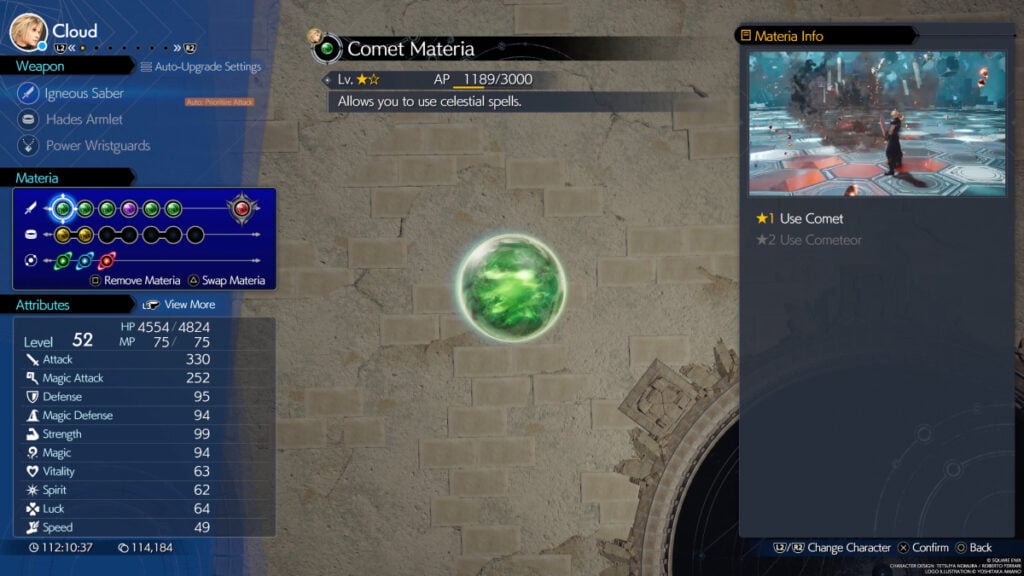
Task: Select the Power Wristguards accessory entry
Action: (97, 146)
